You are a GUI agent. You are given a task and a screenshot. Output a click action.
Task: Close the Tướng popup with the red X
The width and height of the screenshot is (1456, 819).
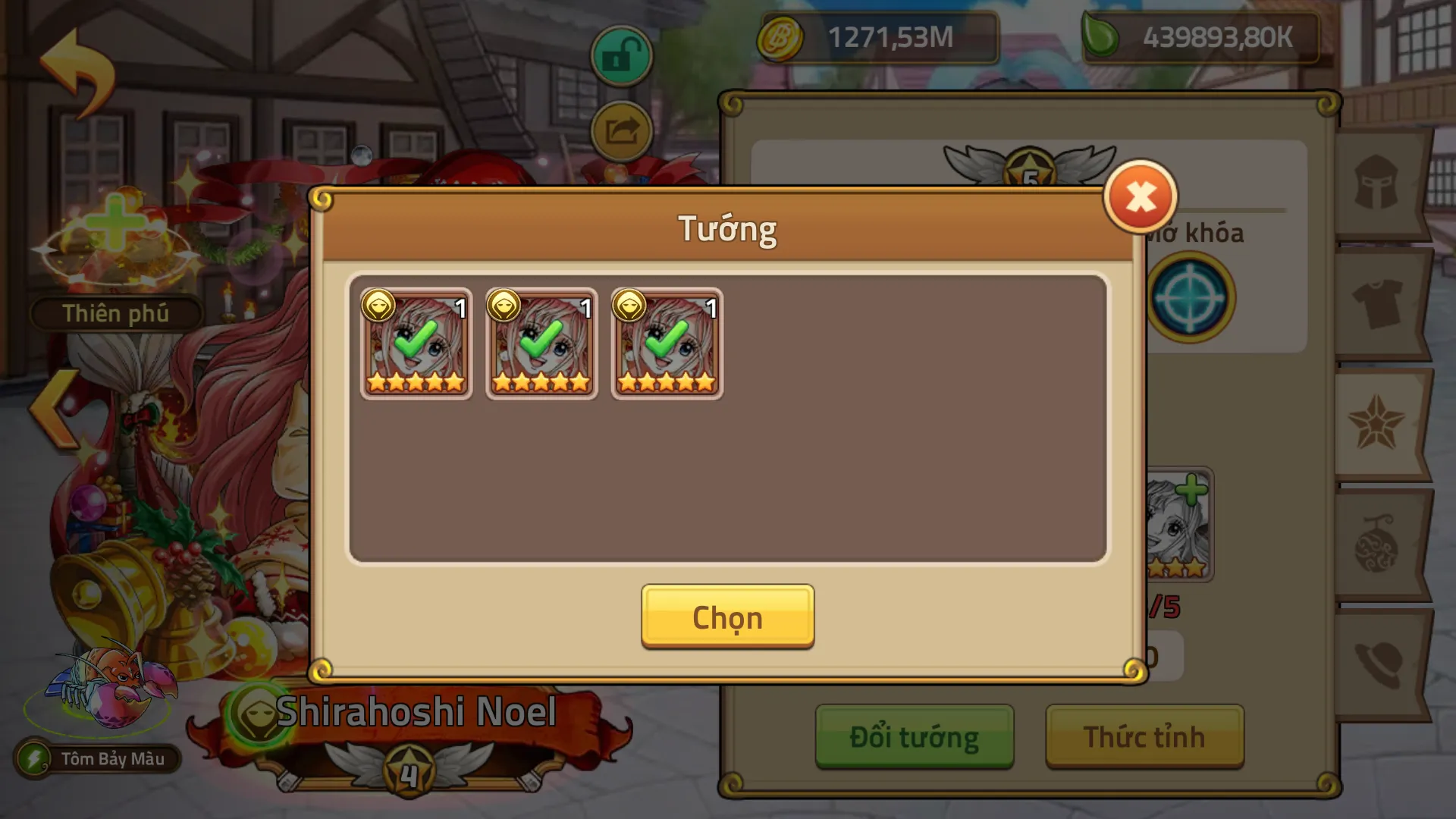(1140, 197)
